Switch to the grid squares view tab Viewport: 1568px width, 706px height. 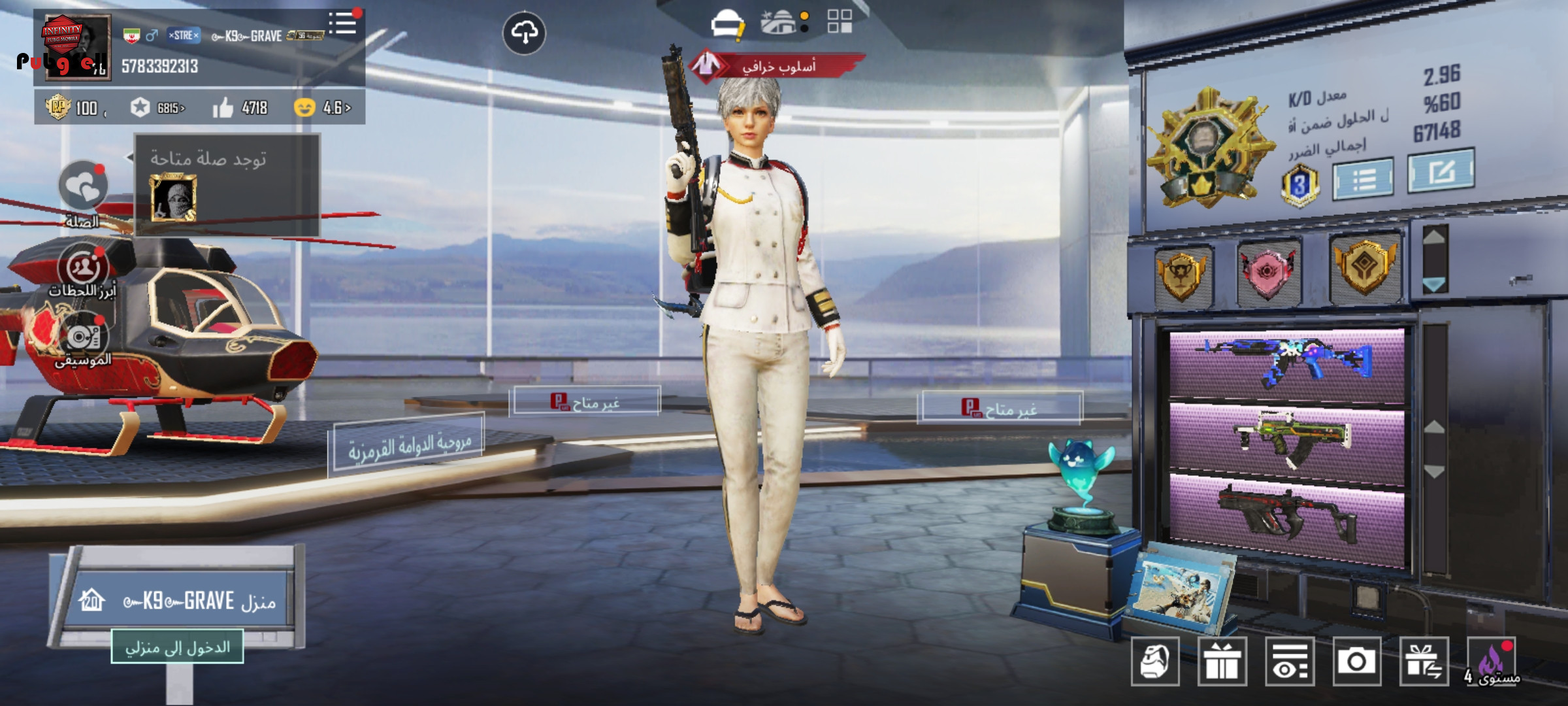840,22
